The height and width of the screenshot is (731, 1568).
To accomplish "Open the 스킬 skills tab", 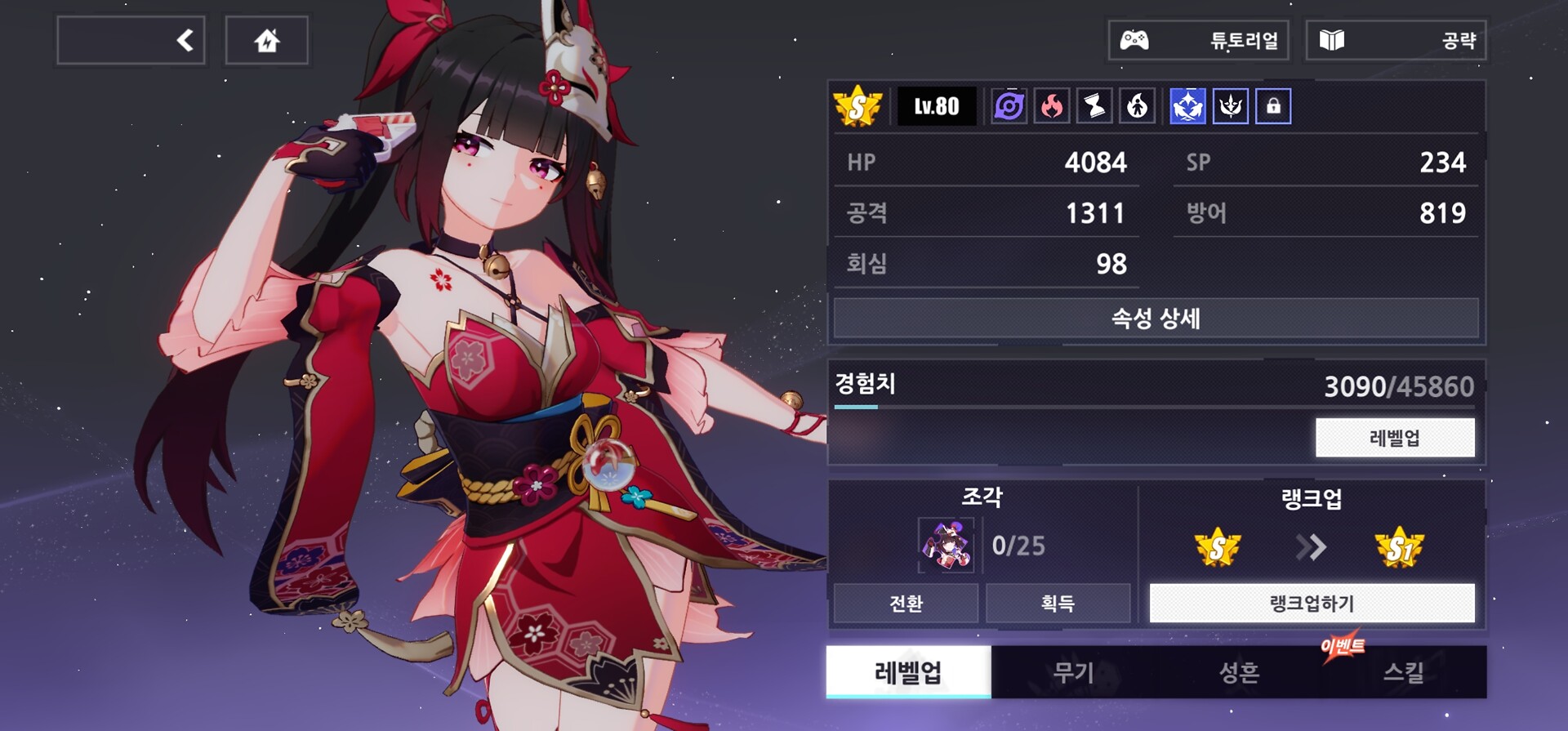I will [1404, 672].
